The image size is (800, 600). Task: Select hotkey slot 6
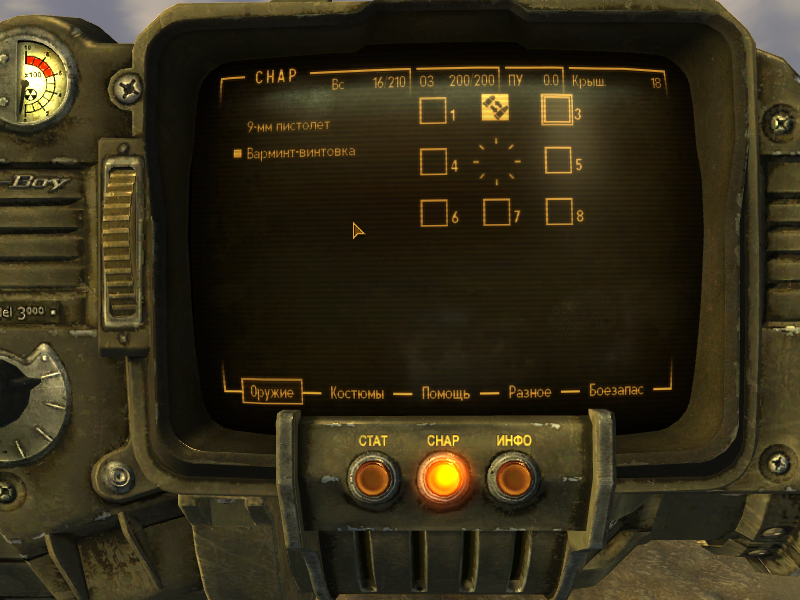coord(433,213)
